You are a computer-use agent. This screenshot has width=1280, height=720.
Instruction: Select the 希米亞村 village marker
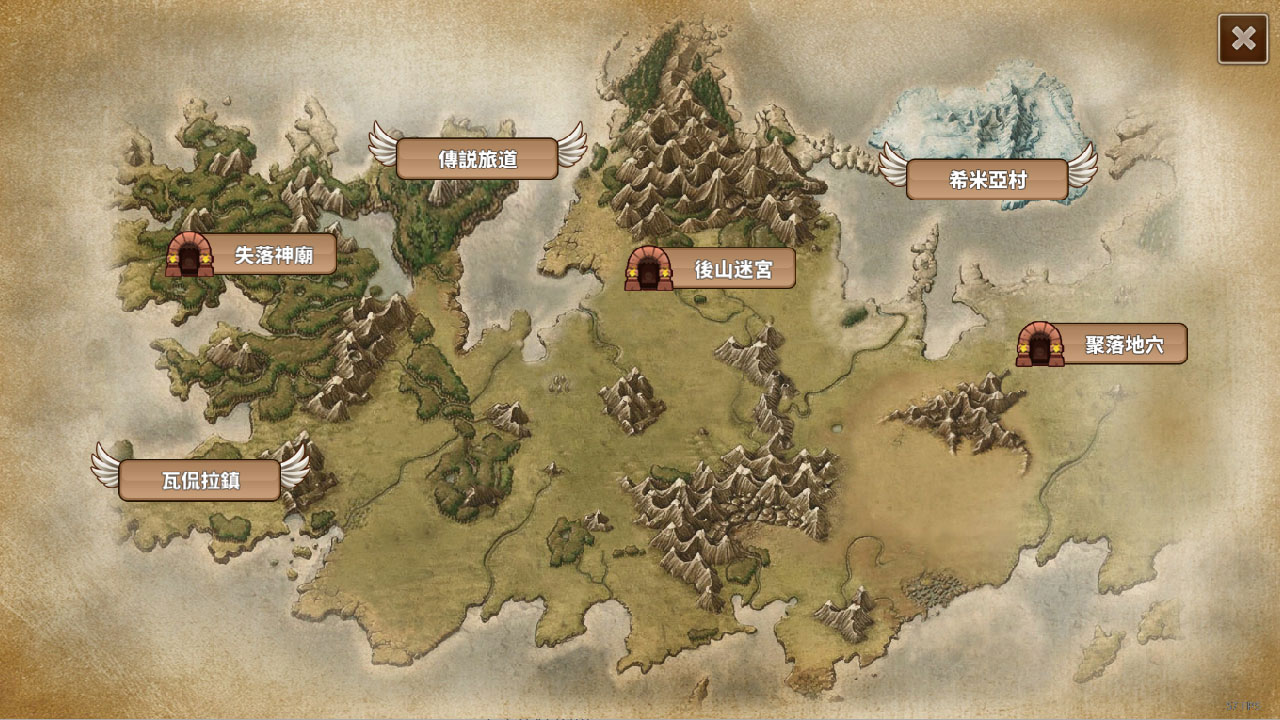click(x=987, y=180)
